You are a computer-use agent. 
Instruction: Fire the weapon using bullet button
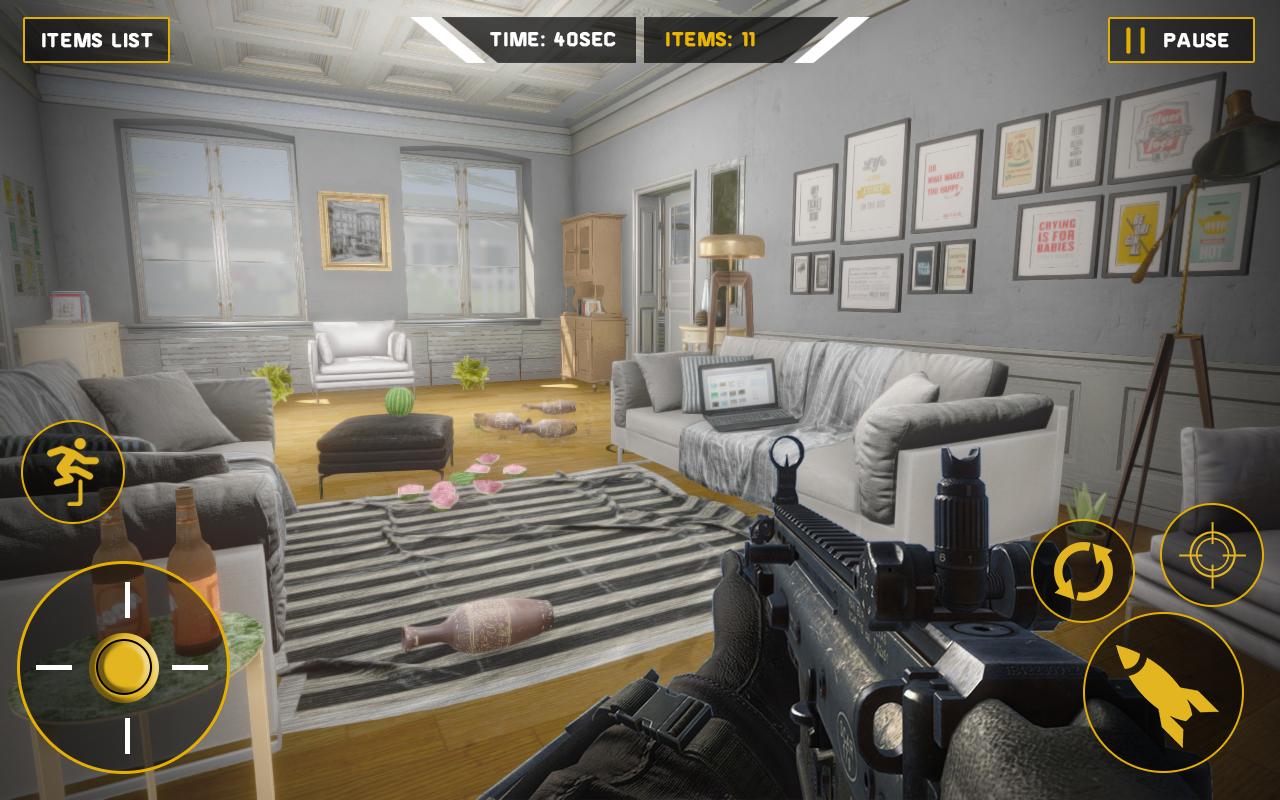coord(1163,692)
